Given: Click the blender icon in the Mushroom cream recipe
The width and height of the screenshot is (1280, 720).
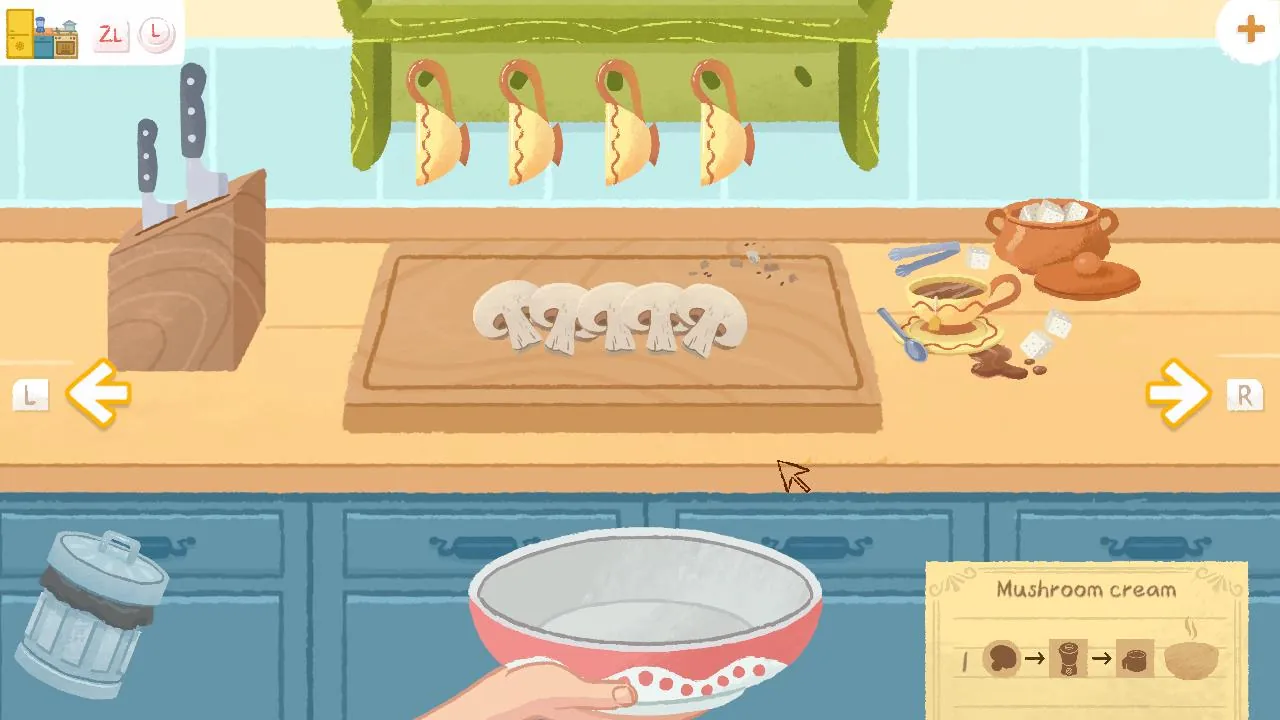Looking at the screenshot, I should click(x=1067, y=658).
